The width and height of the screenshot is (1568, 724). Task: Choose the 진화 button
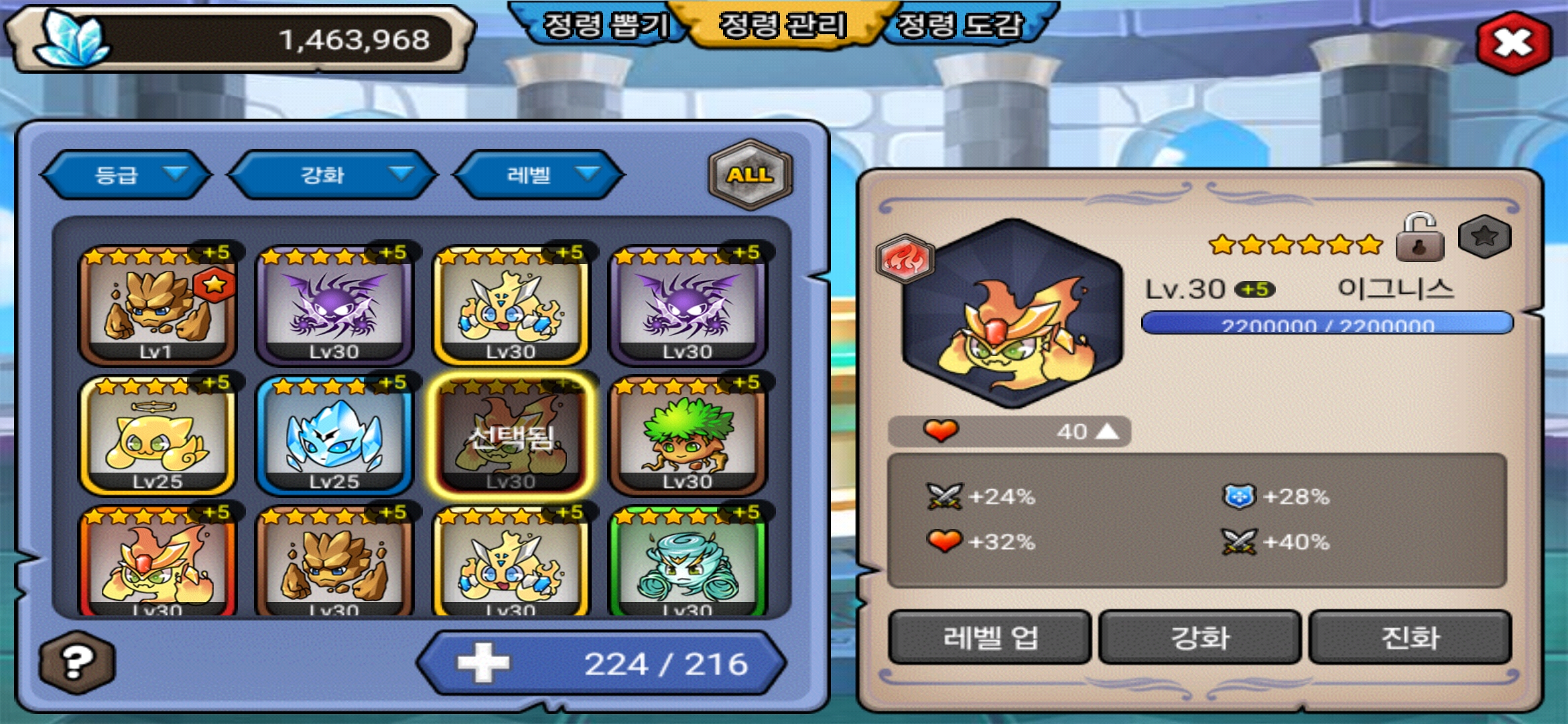tap(1410, 637)
